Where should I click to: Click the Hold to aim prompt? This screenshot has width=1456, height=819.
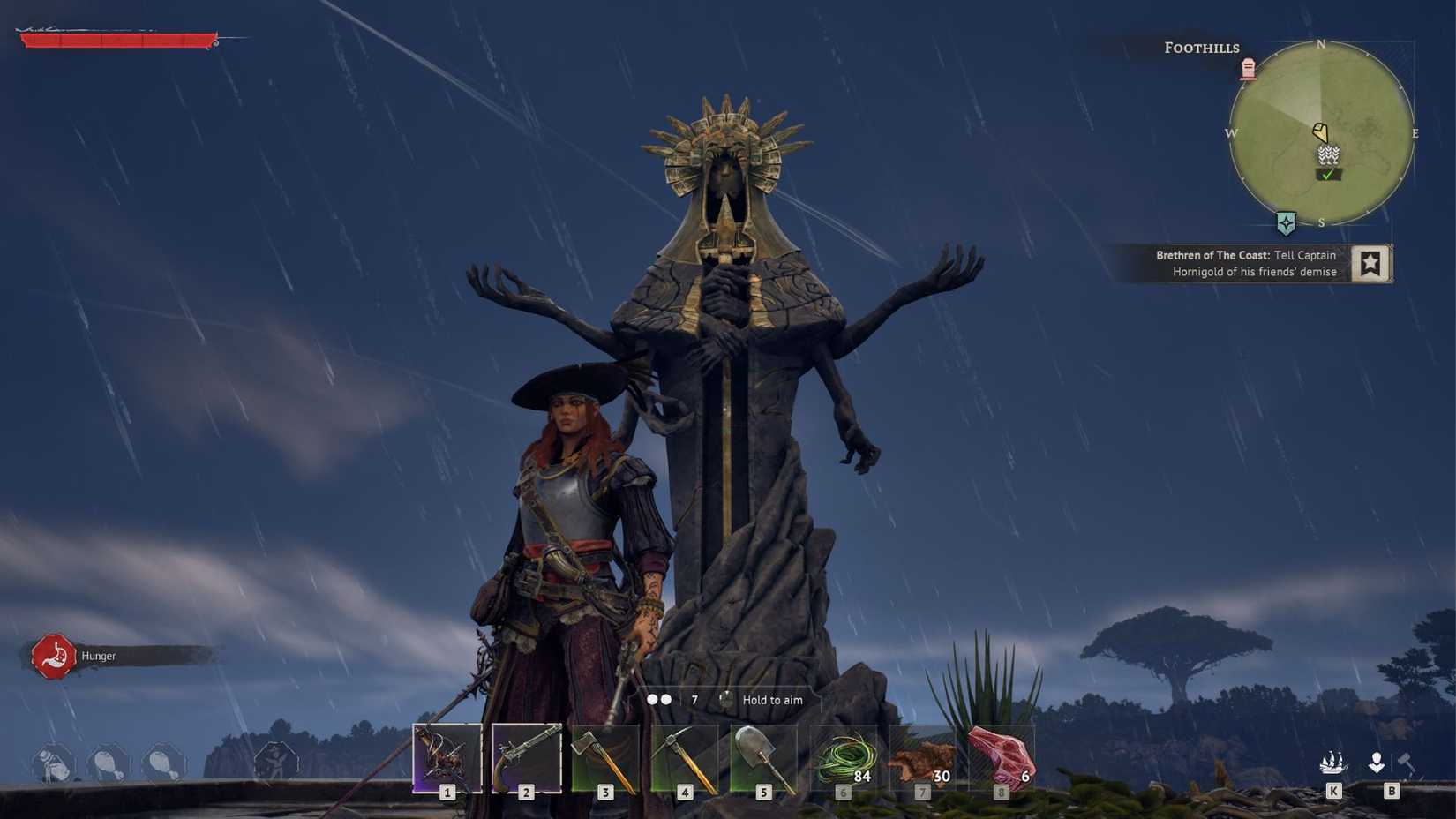772,699
